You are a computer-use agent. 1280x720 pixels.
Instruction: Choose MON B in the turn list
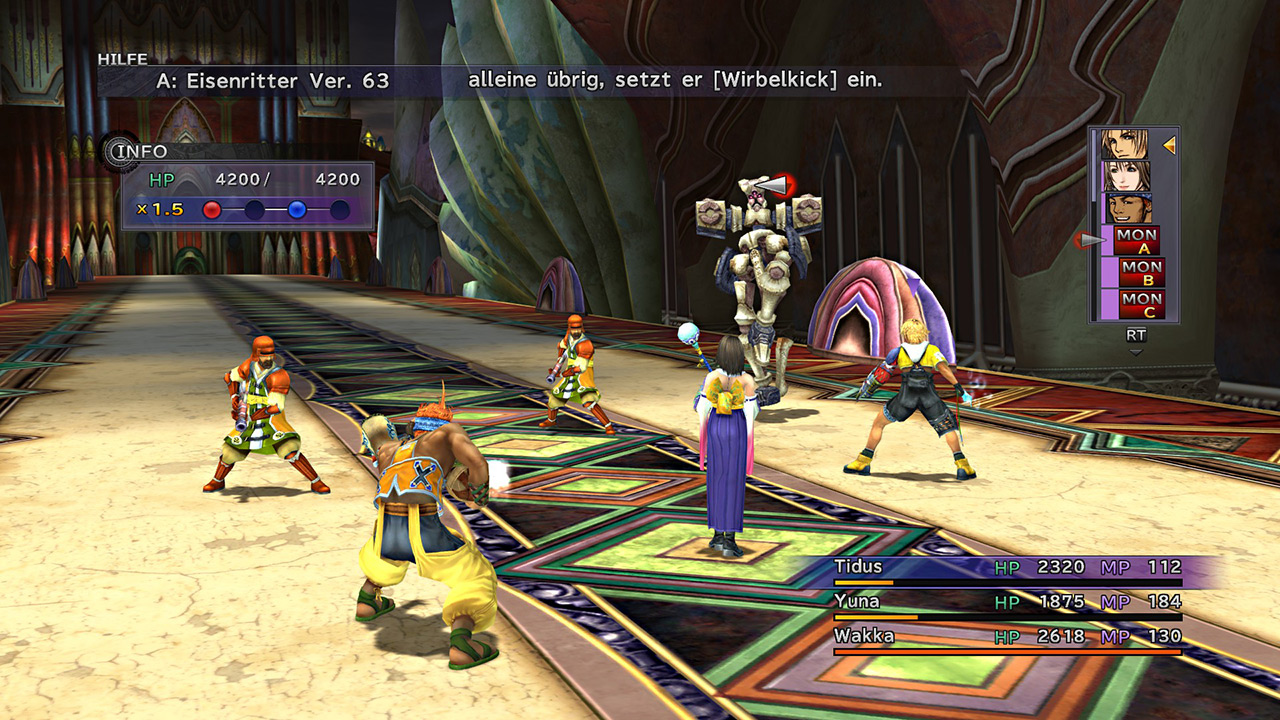[x=1141, y=272]
